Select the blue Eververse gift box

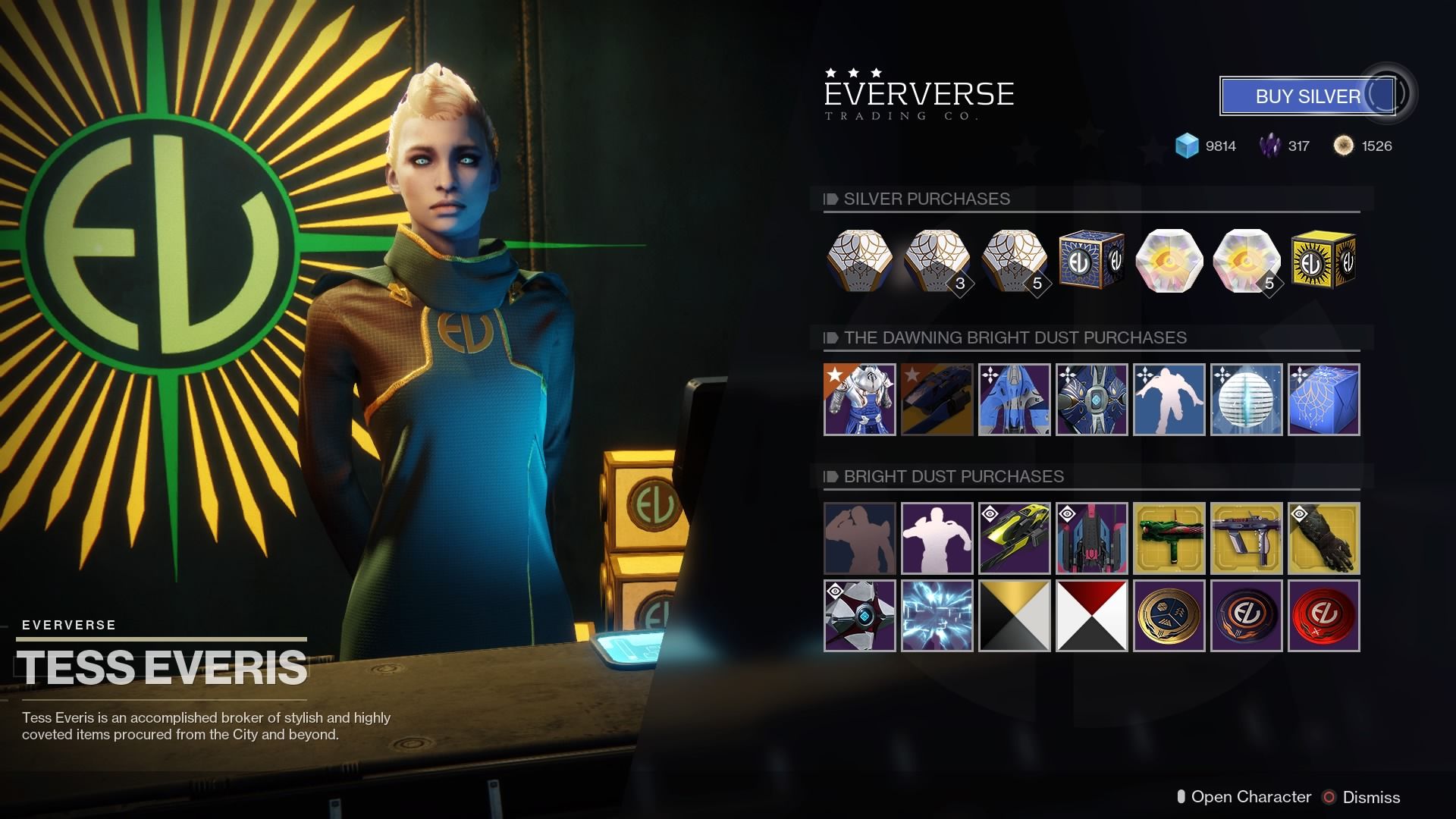click(1091, 261)
